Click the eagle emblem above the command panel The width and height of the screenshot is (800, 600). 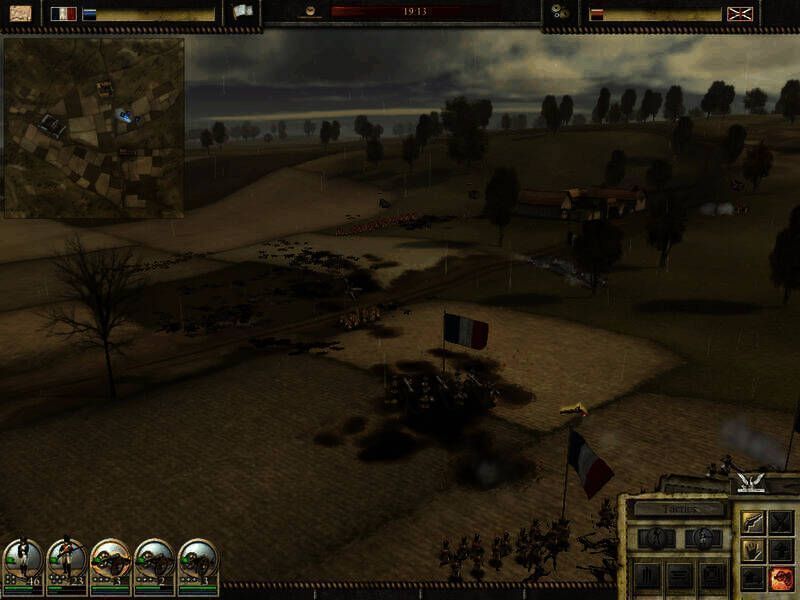(748, 483)
